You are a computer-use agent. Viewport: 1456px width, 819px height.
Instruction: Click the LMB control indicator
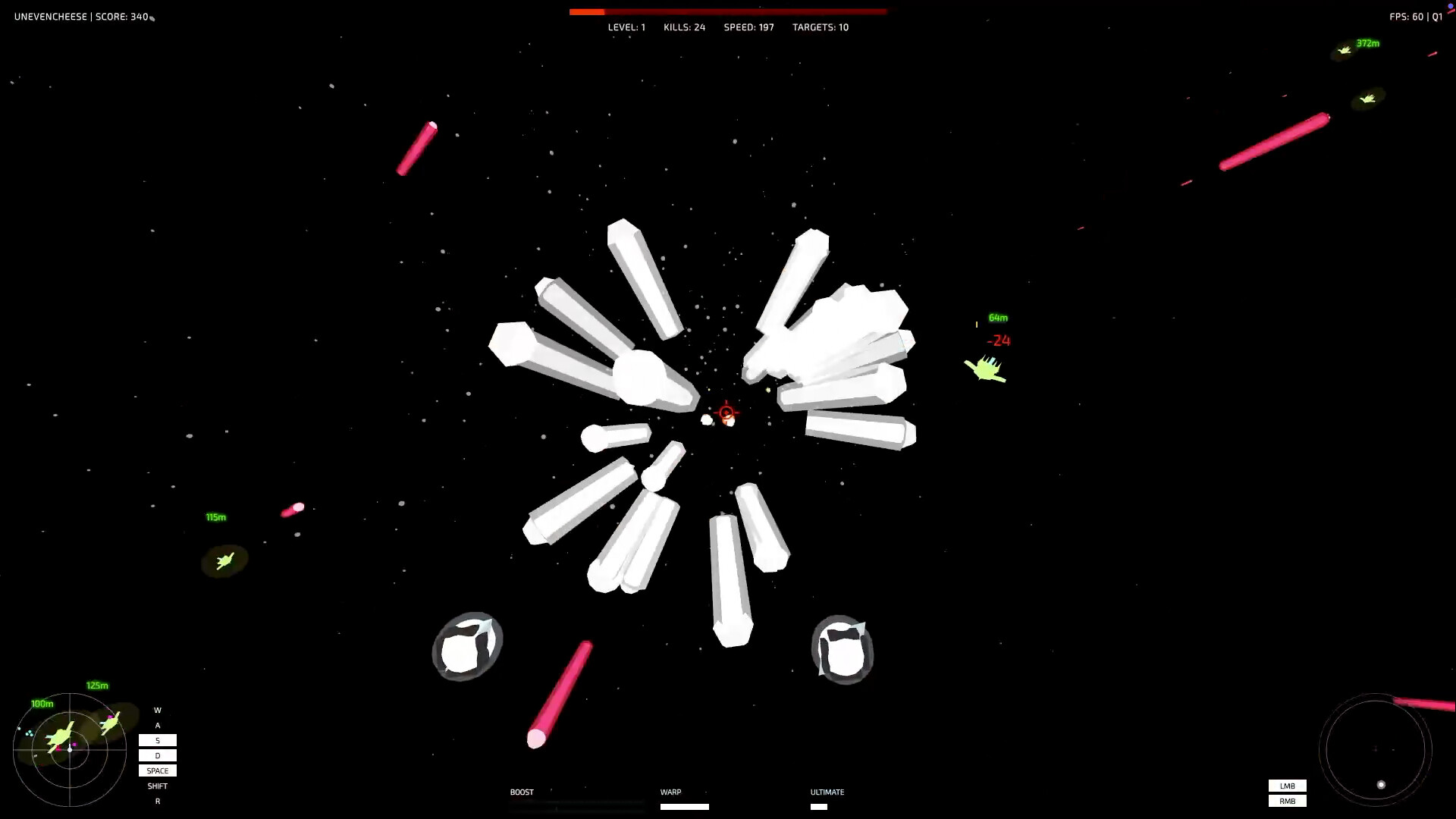coord(1287,786)
